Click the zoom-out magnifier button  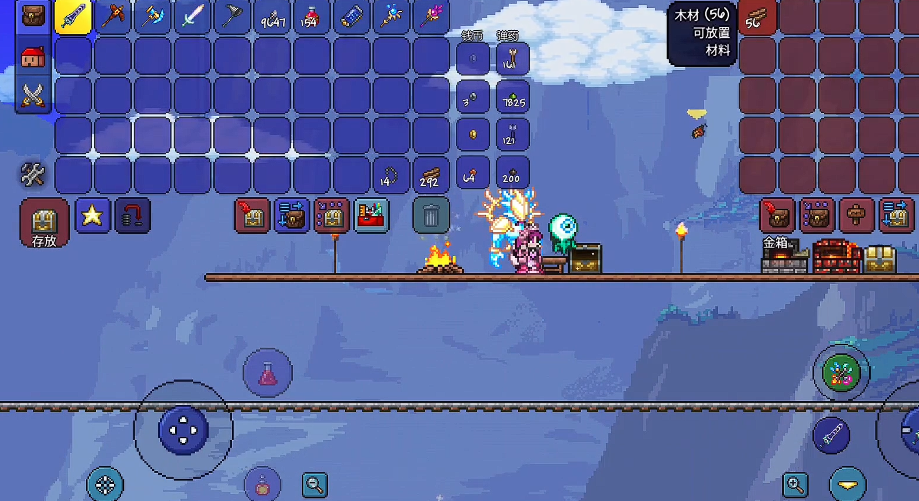pos(316,486)
